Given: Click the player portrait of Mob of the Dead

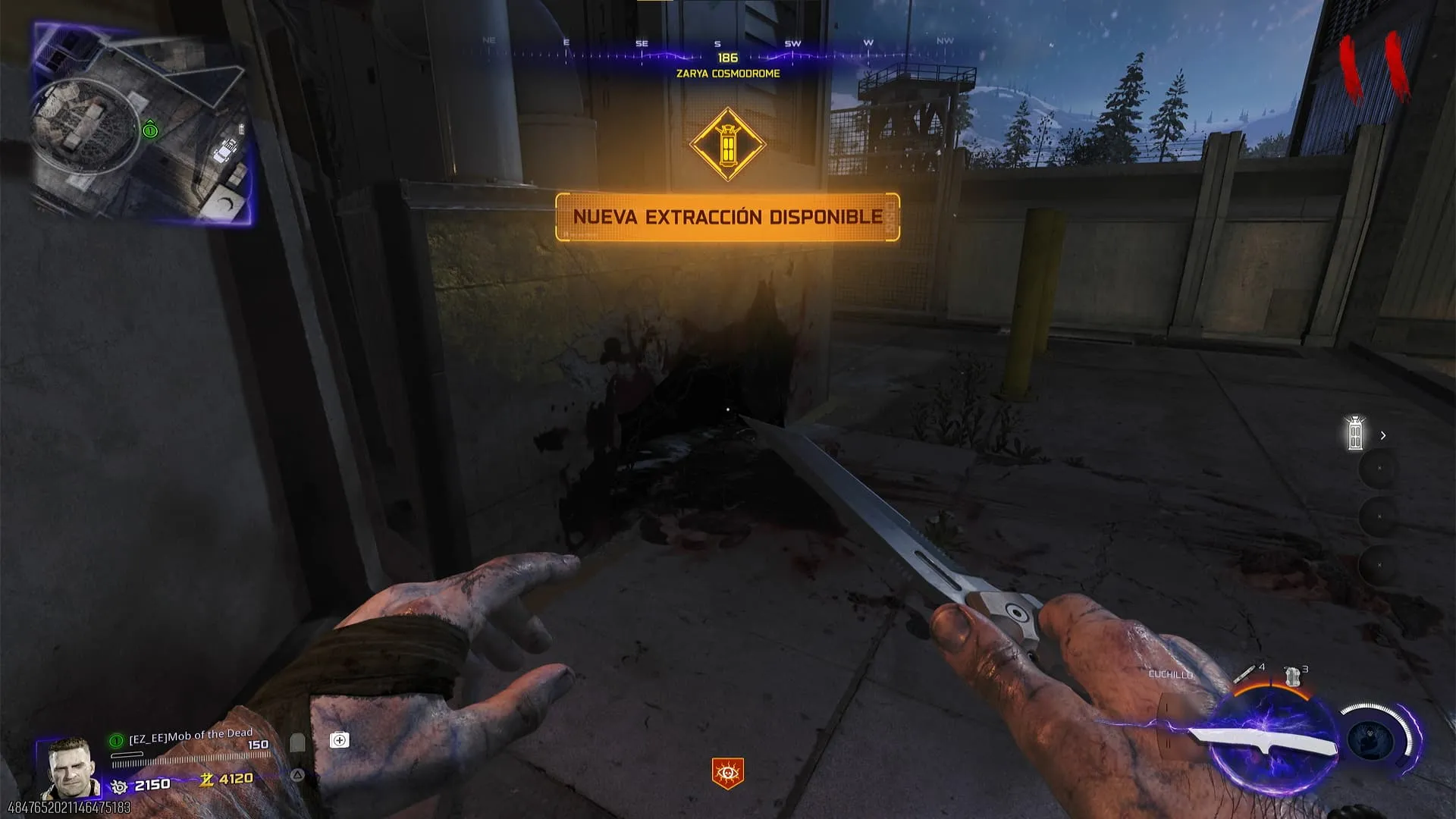Looking at the screenshot, I should (x=69, y=767).
